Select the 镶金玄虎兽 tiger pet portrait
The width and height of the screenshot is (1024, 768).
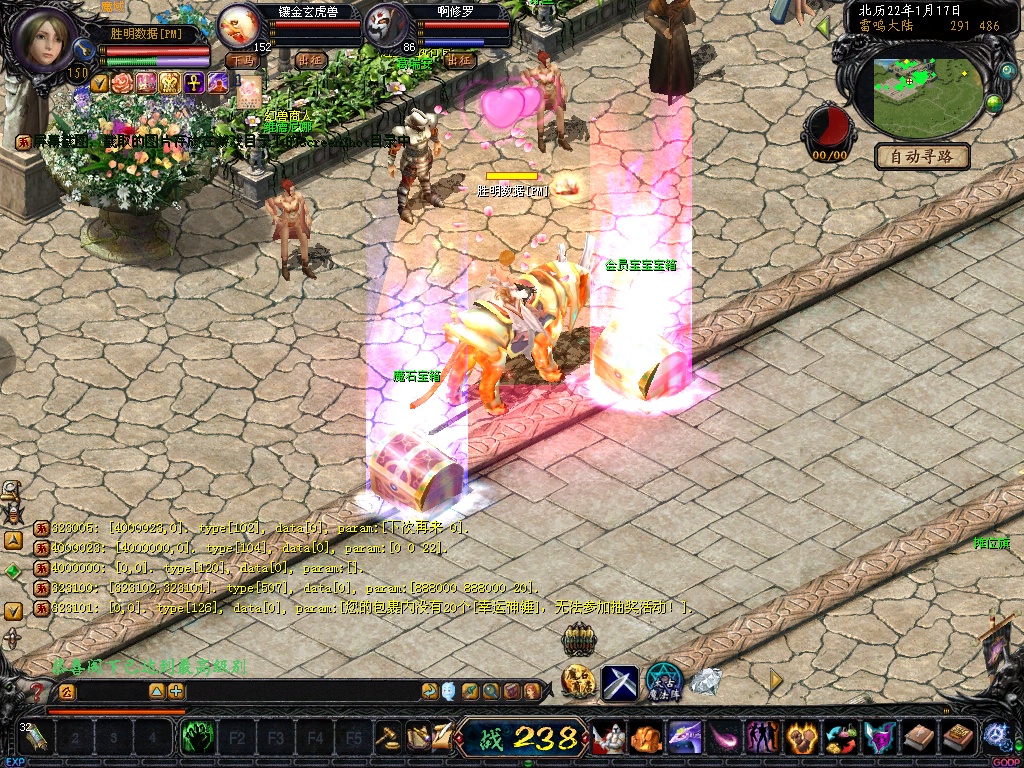click(238, 25)
